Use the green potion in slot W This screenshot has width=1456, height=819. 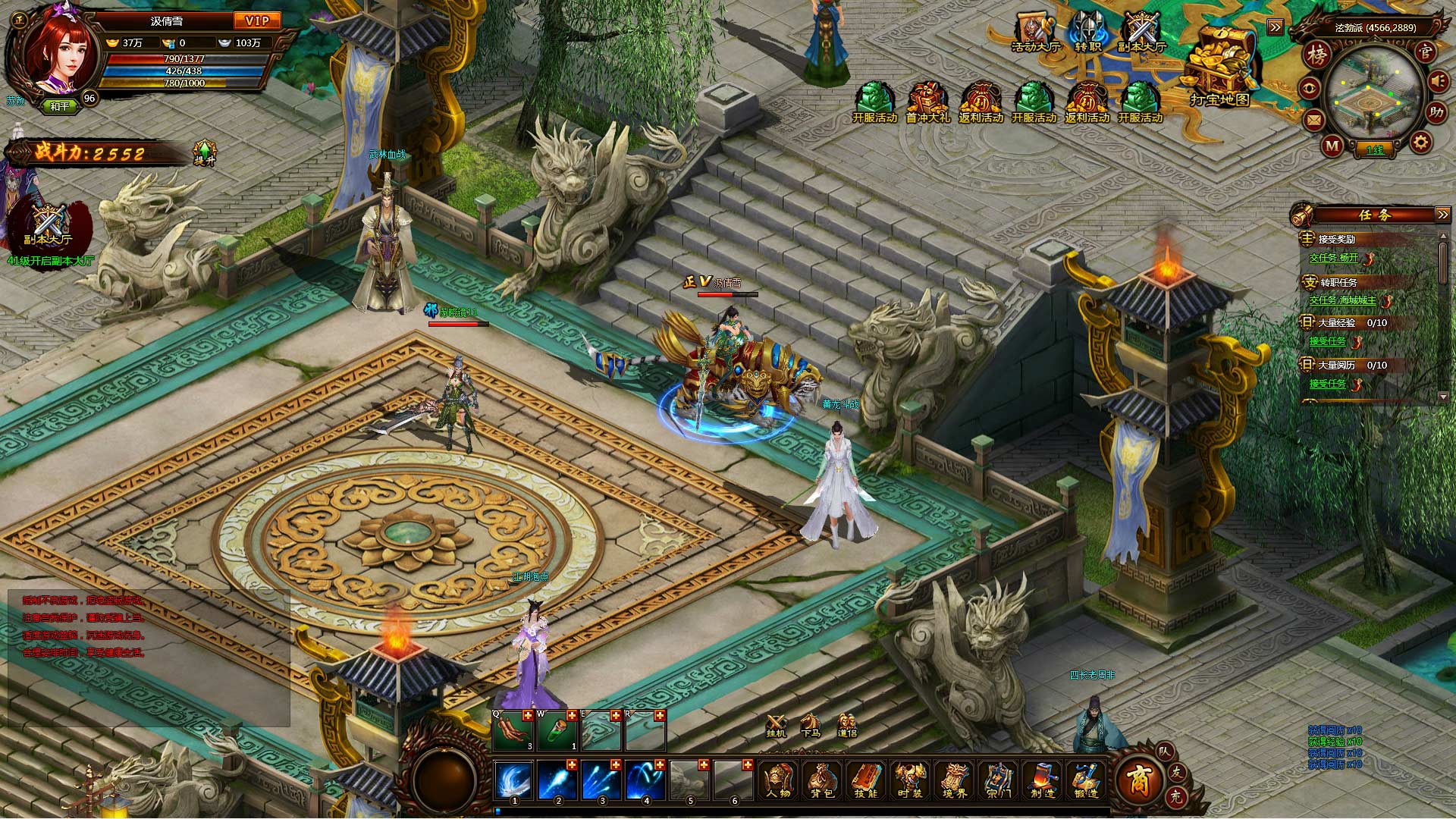pyautogui.click(x=557, y=731)
